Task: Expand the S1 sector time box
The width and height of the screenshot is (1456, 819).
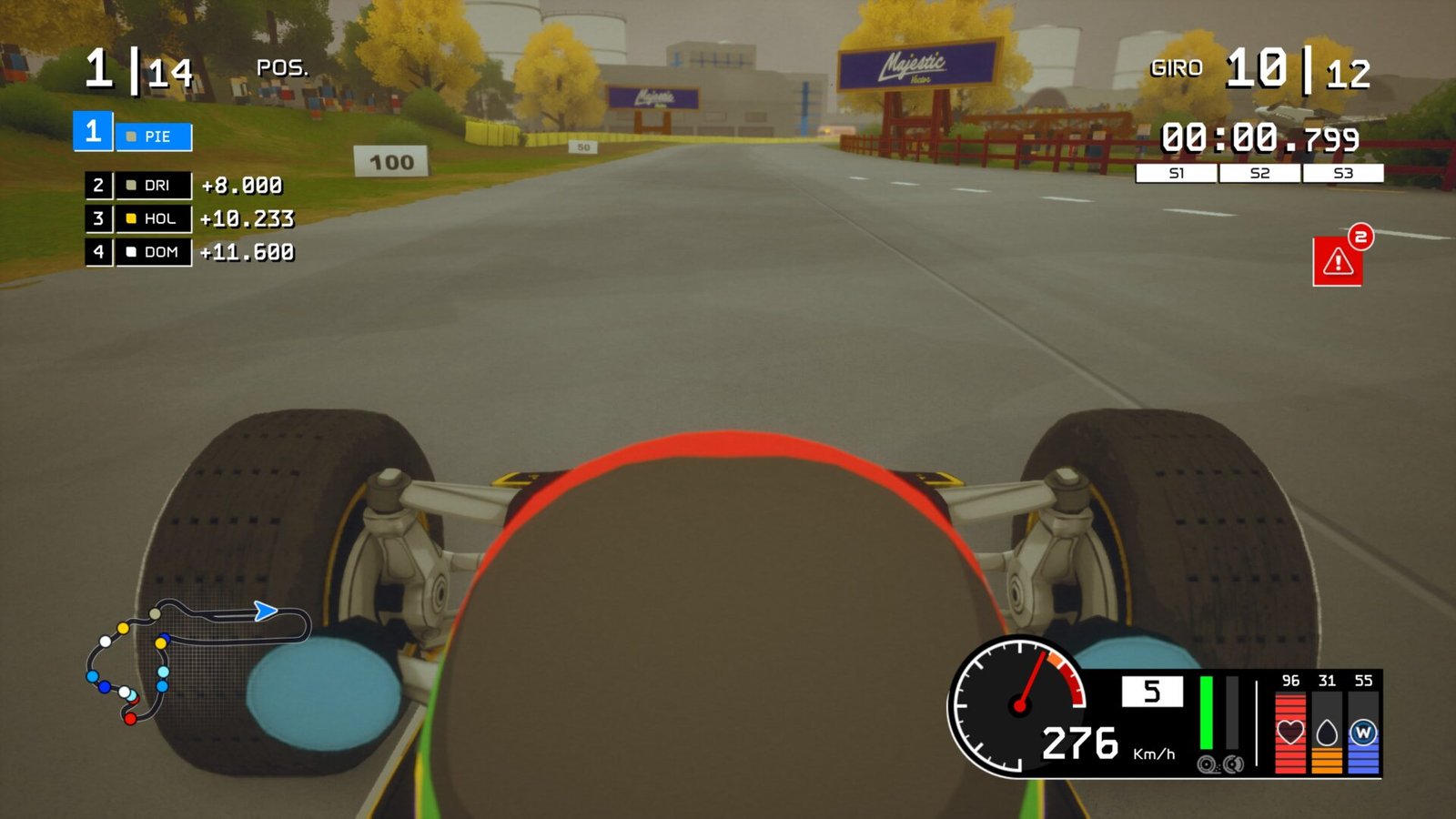Action: [1178, 172]
